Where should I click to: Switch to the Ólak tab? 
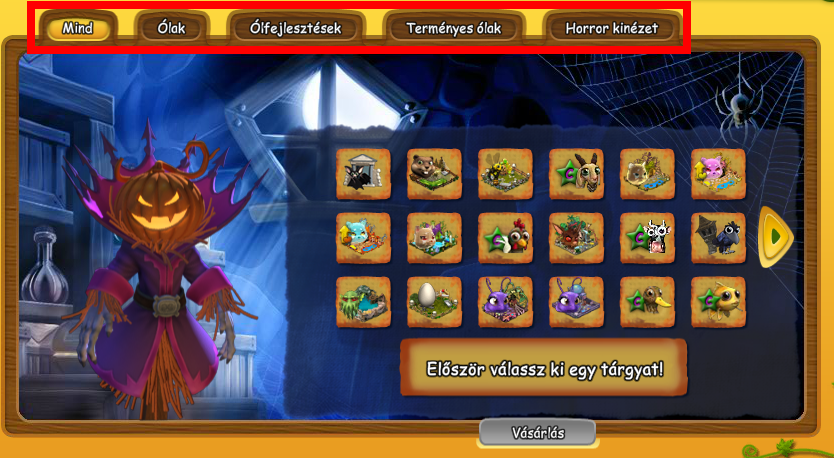[x=171, y=28]
